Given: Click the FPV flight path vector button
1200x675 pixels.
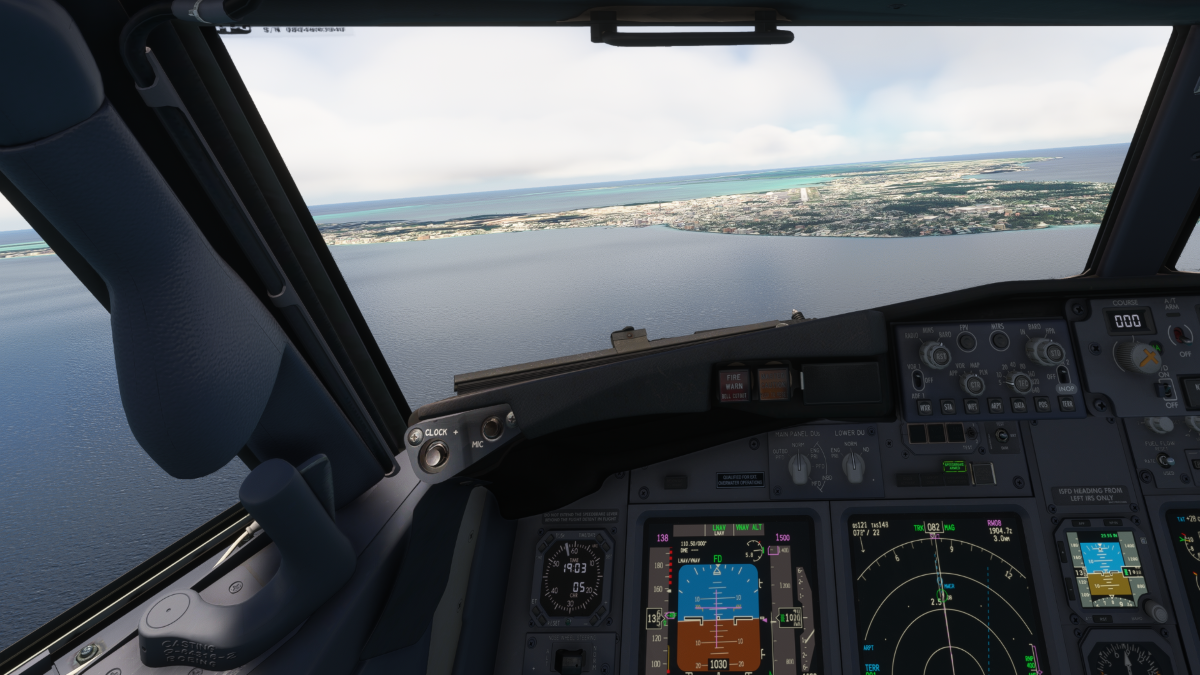Looking at the screenshot, I should point(966,342).
